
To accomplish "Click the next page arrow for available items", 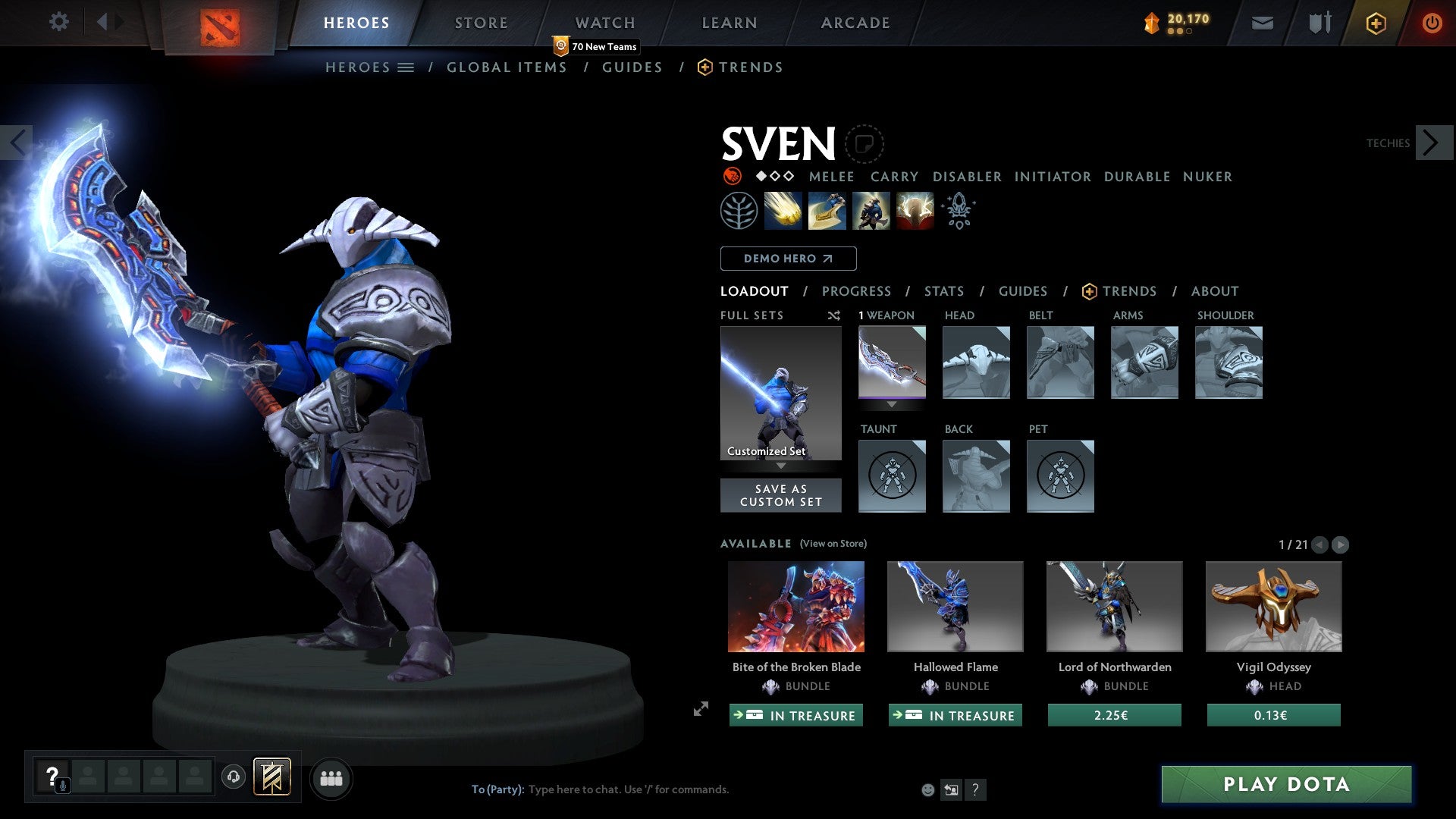I will (1342, 544).
